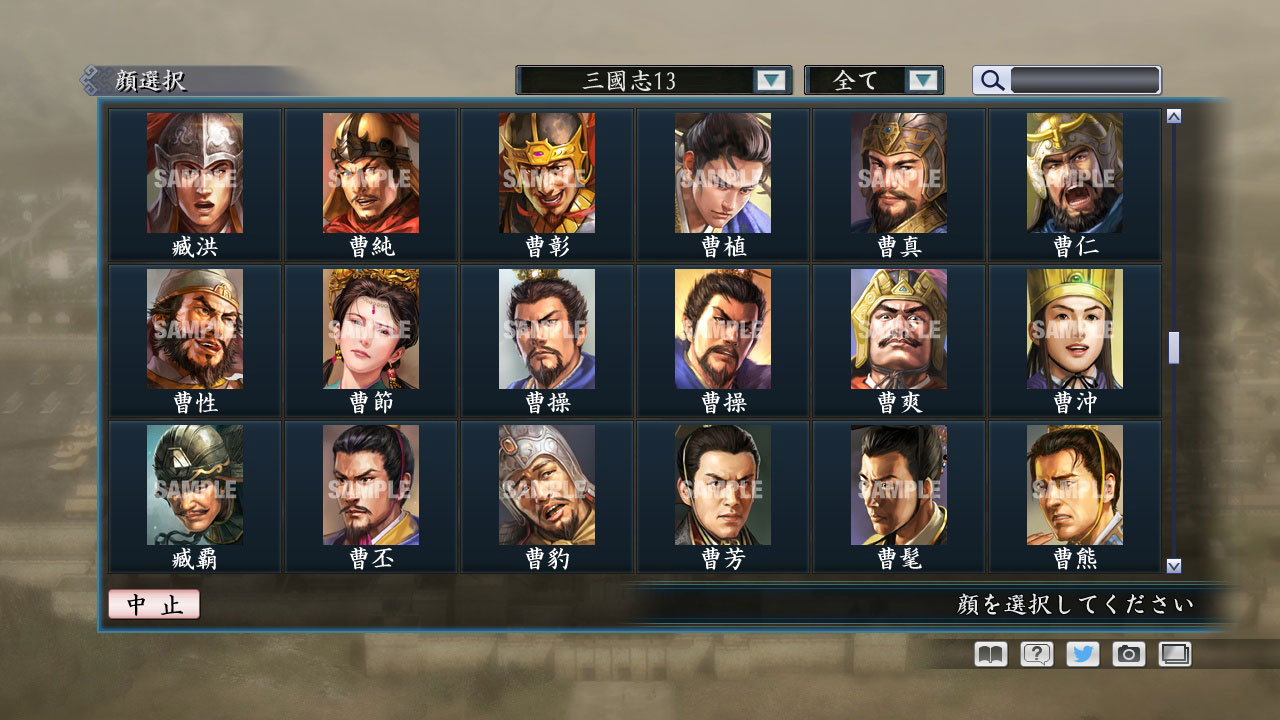The height and width of the screenshot is (720, 1280).
Task: Click the magnifying glass search icon
Action: click(x=991, y=80)
